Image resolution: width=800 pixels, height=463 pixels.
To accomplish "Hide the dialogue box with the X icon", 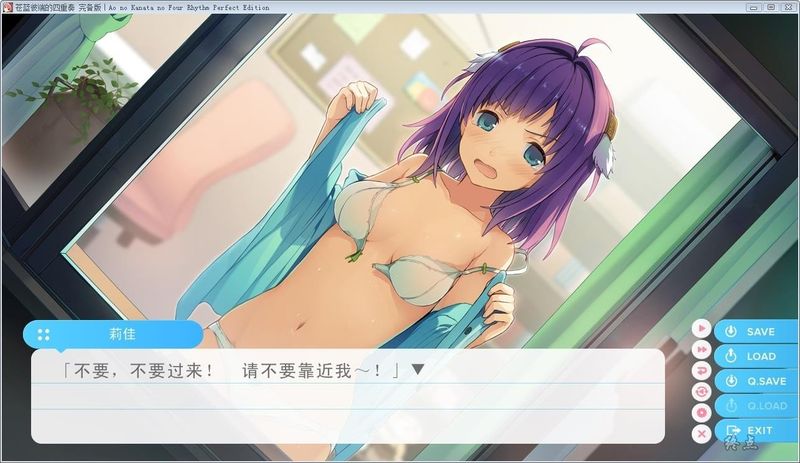I will (702, 433).
